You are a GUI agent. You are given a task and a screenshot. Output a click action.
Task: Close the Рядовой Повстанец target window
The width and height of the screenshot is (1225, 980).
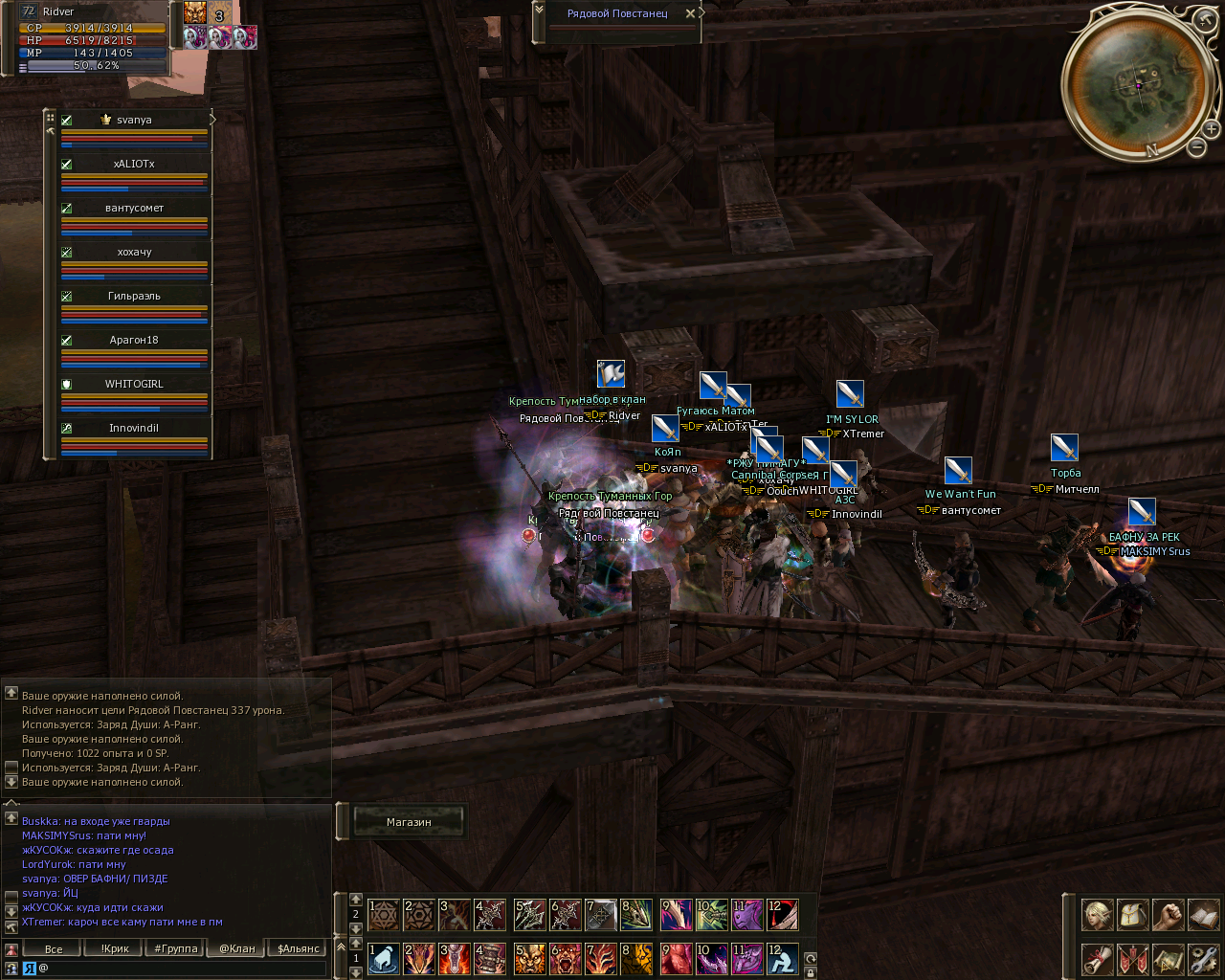(x=690, y=14)
